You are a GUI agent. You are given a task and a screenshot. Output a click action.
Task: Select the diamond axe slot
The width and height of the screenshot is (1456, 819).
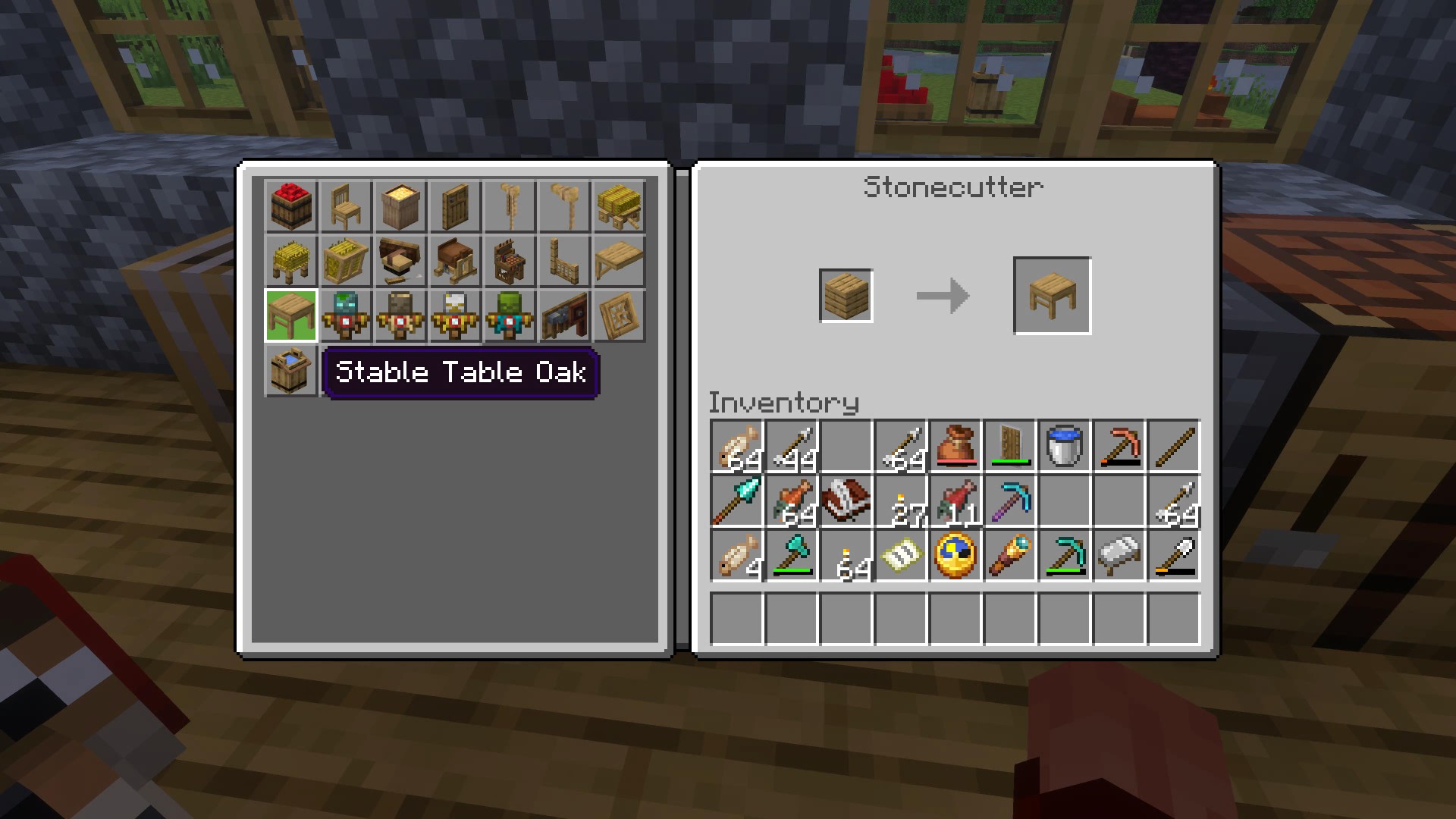click(792, 555)
